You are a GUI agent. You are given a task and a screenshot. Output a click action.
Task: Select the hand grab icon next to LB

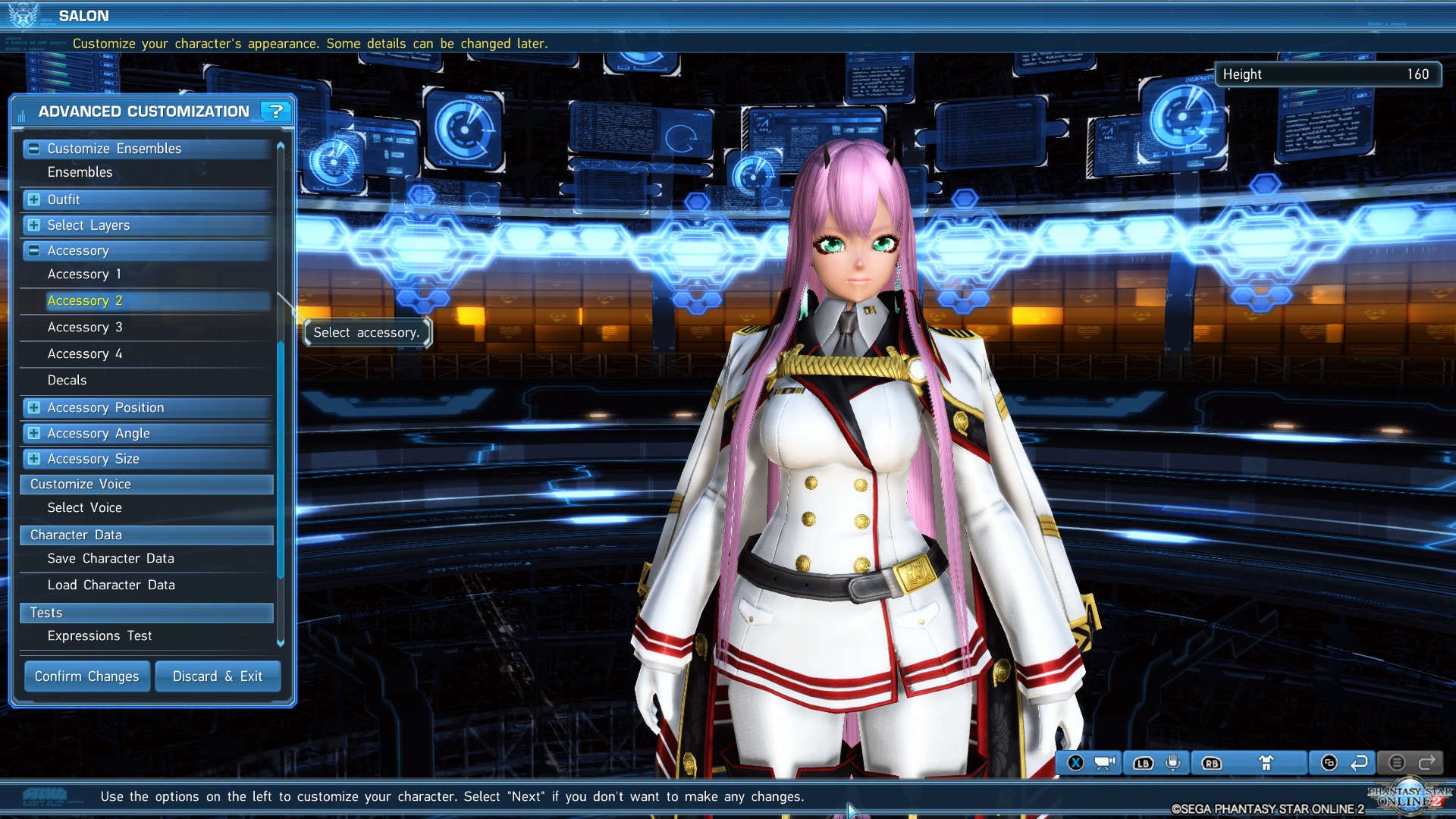tap(1173, 764)
